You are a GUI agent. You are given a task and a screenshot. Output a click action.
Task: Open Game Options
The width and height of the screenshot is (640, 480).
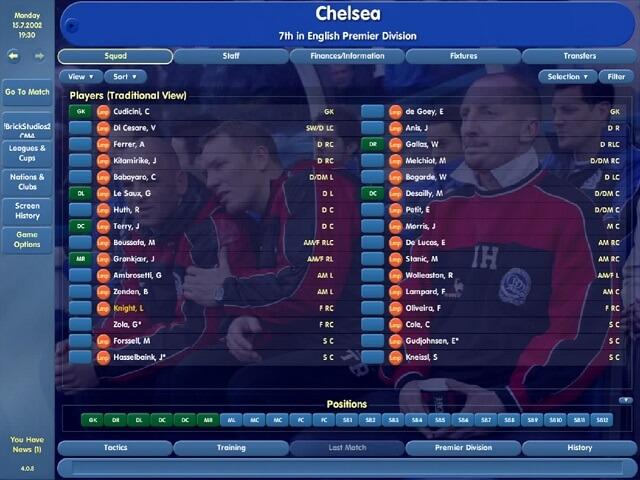[27, 240]
